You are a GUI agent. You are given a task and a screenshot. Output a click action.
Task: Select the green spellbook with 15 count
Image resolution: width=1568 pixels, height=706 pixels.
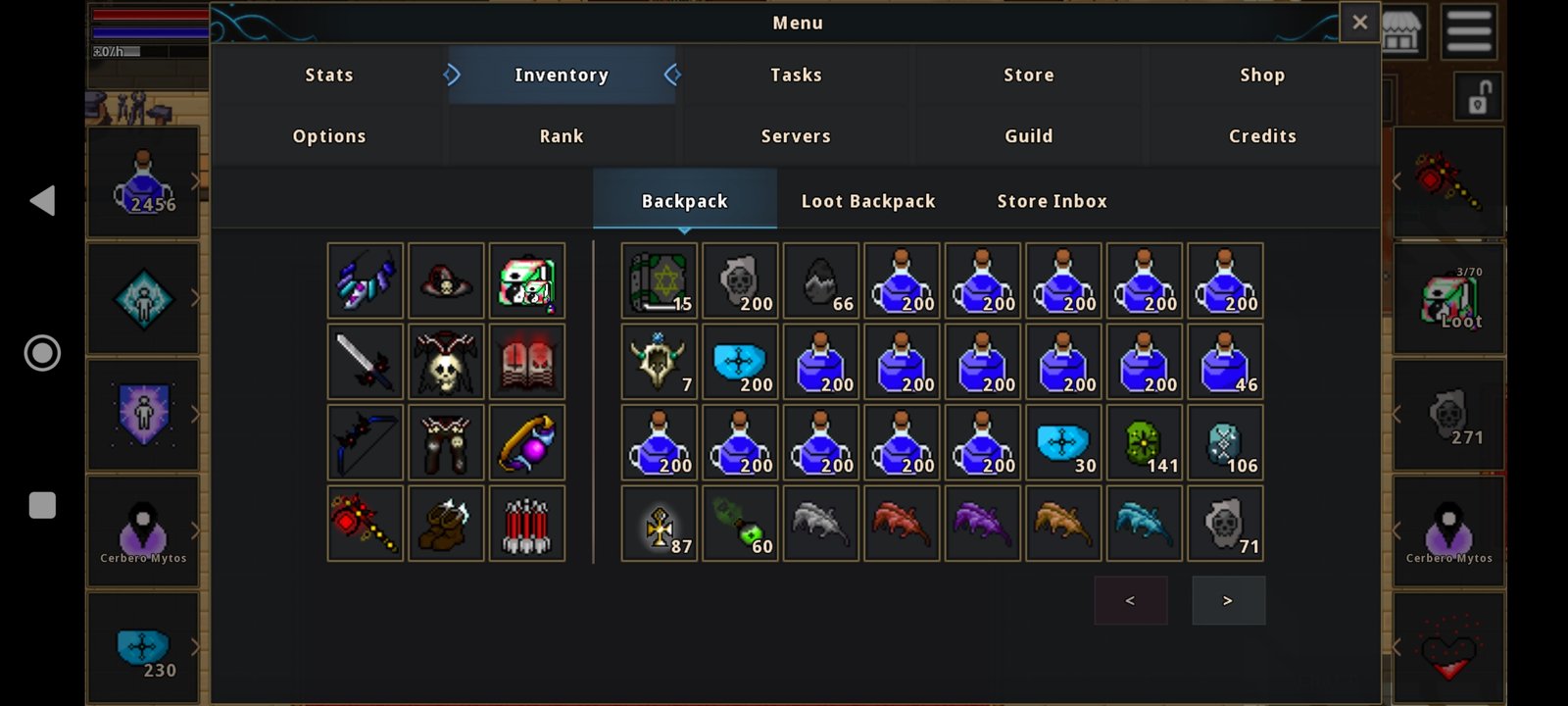coord(660,281)
